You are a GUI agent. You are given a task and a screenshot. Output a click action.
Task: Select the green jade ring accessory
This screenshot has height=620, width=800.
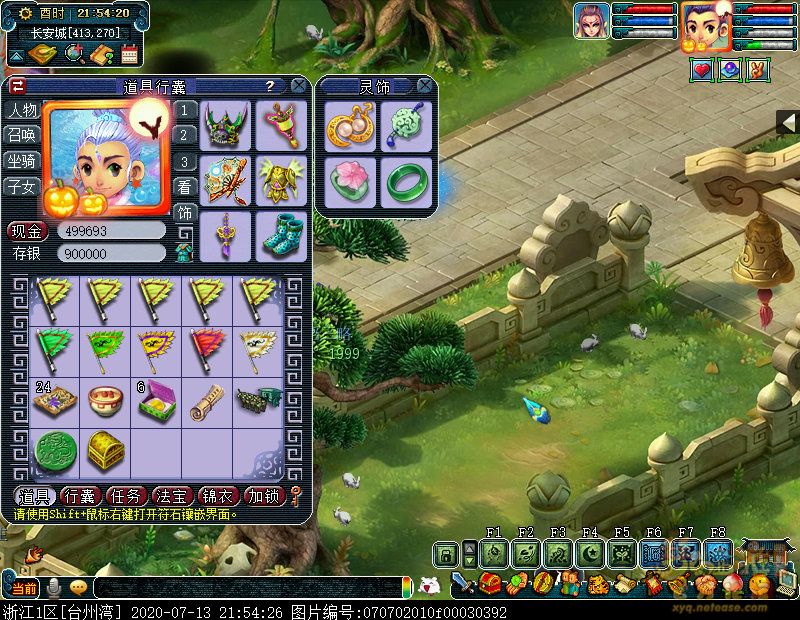[406, 181]
